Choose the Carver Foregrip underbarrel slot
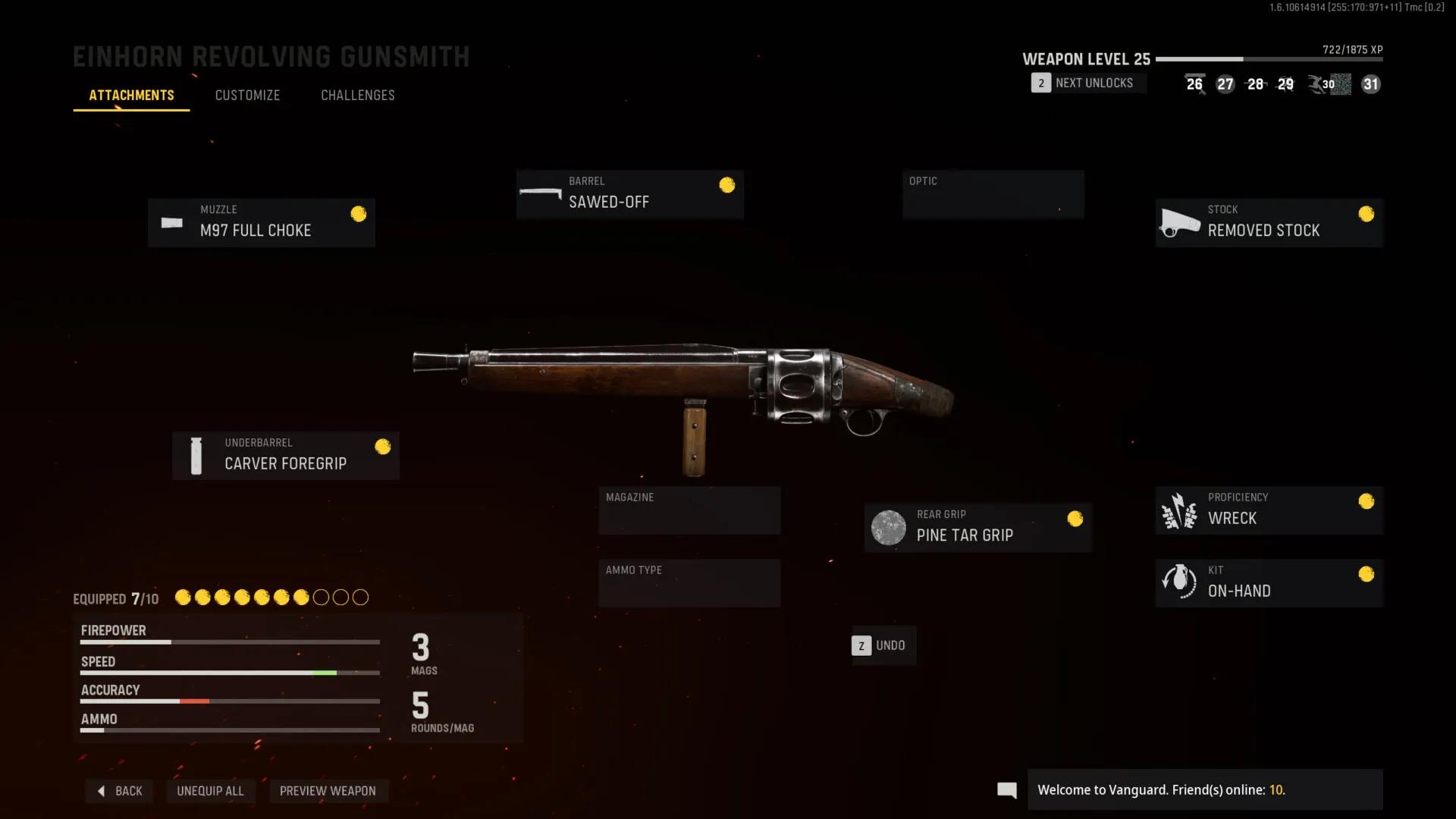 [286, 455]
